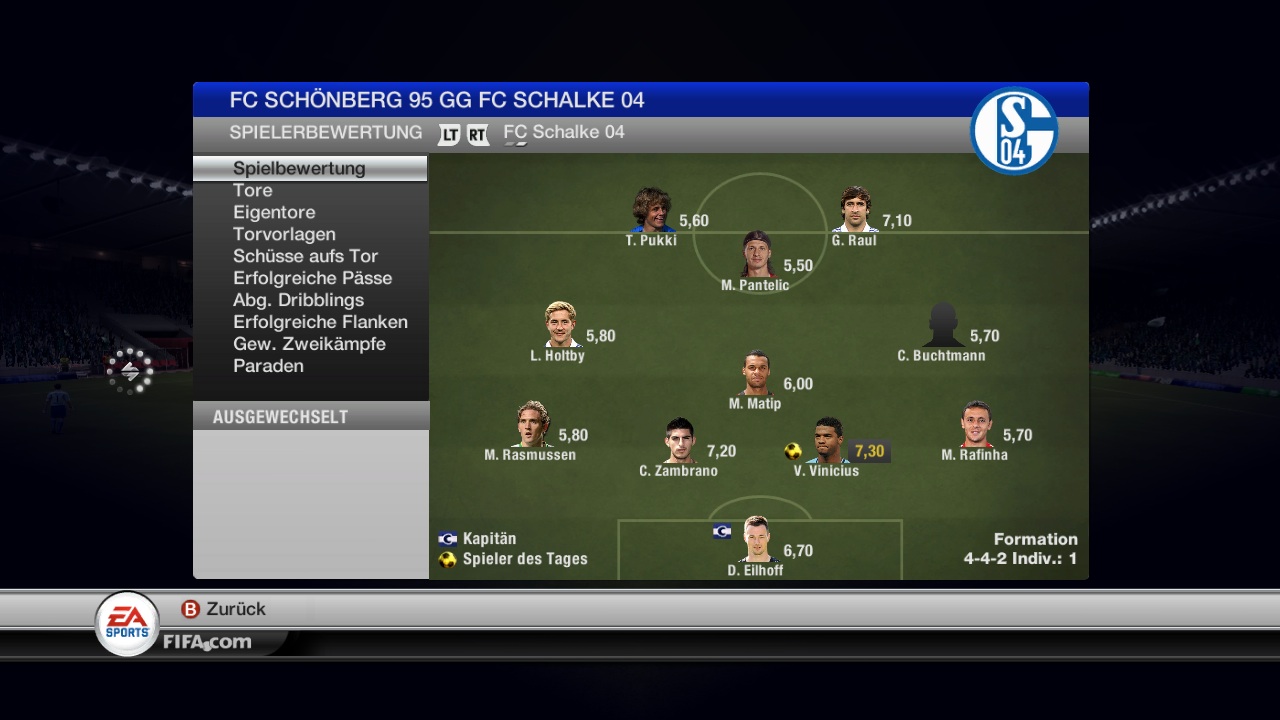The height and width of the screenshot is (720, 1280).
Task: Select L. Holtby's portrait
Action: tap(561, 325)
